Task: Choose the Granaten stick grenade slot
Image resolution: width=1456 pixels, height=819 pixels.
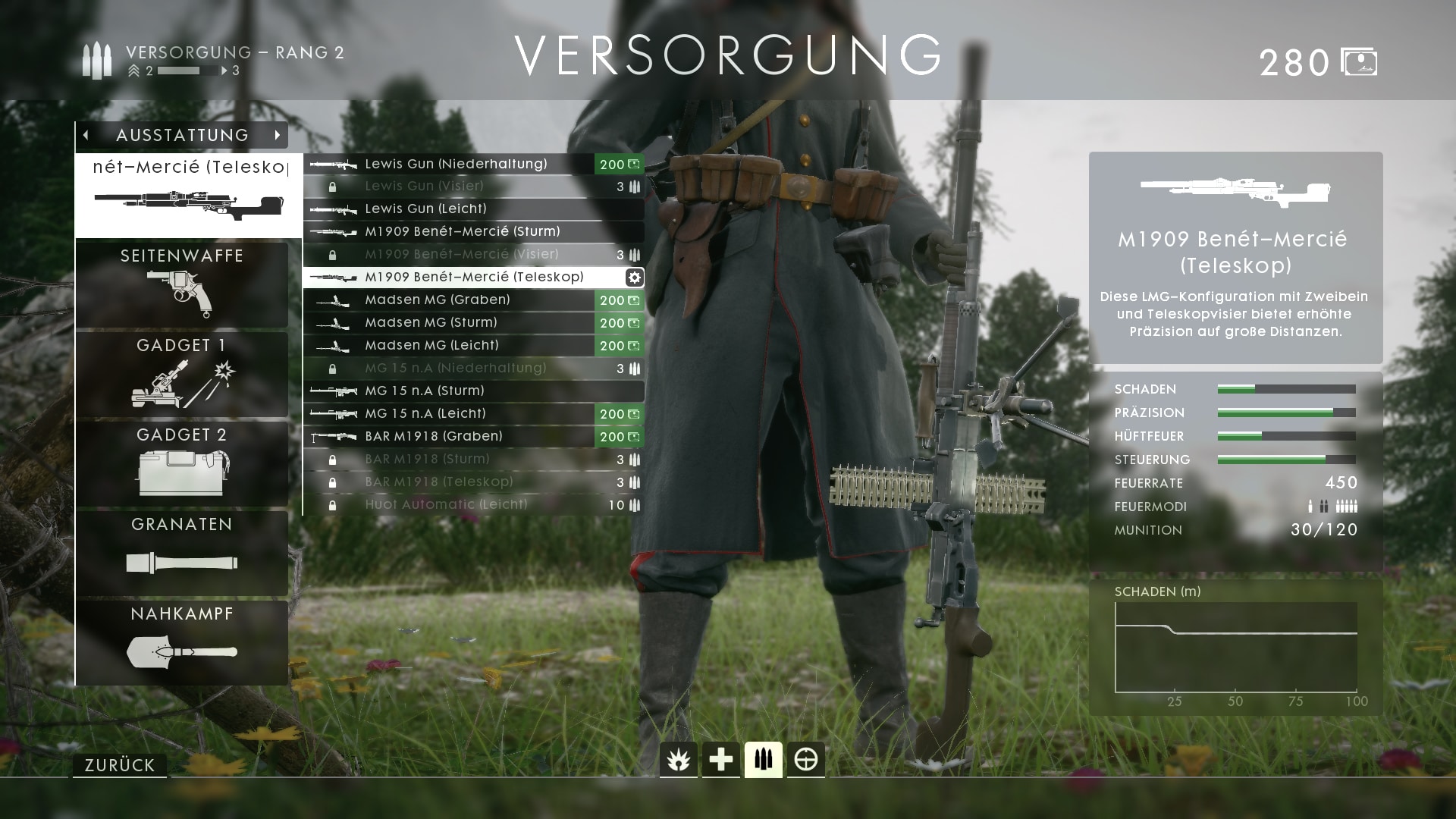Action: [182, 553]
